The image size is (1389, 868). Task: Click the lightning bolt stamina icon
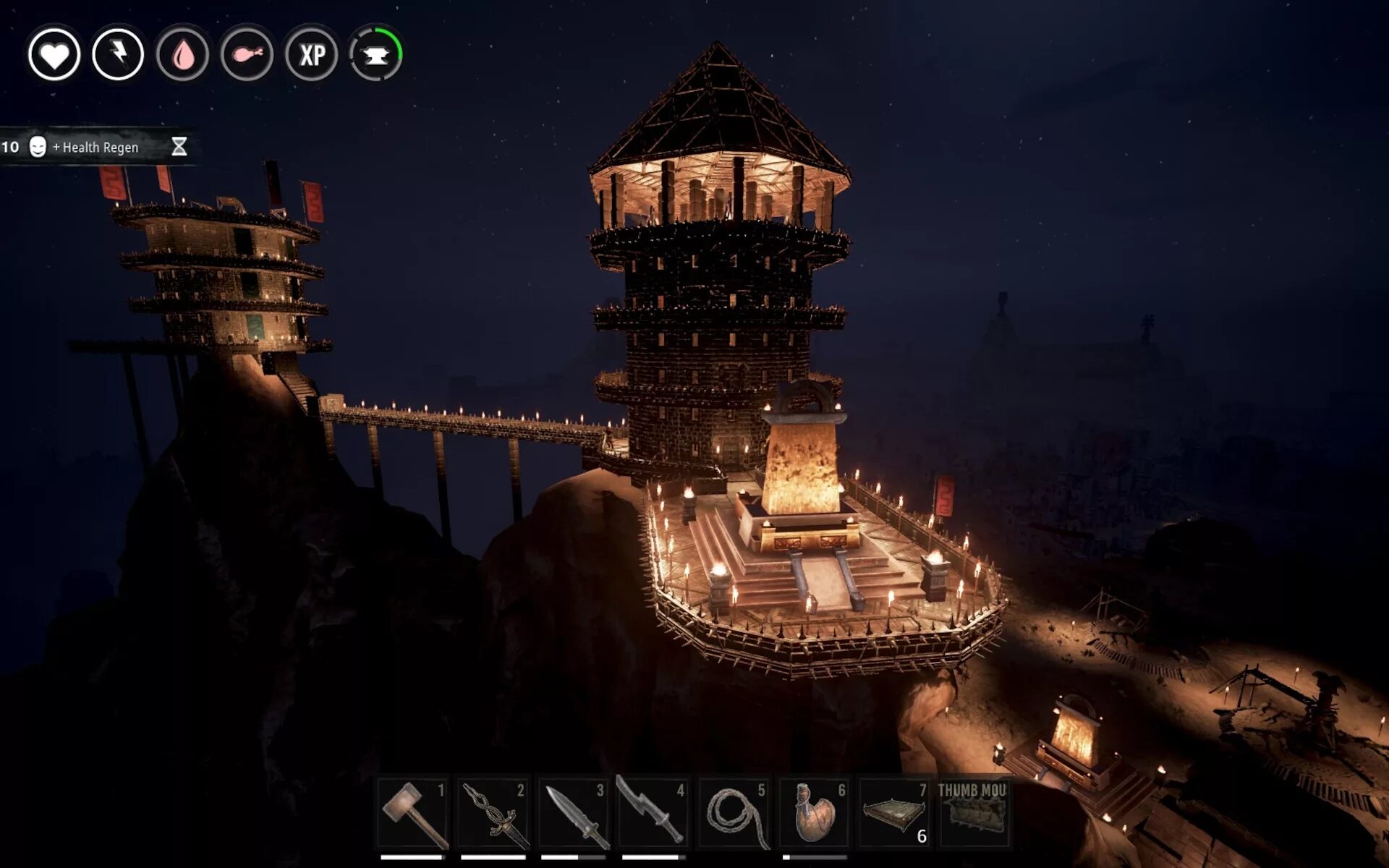tap(119, 54)
